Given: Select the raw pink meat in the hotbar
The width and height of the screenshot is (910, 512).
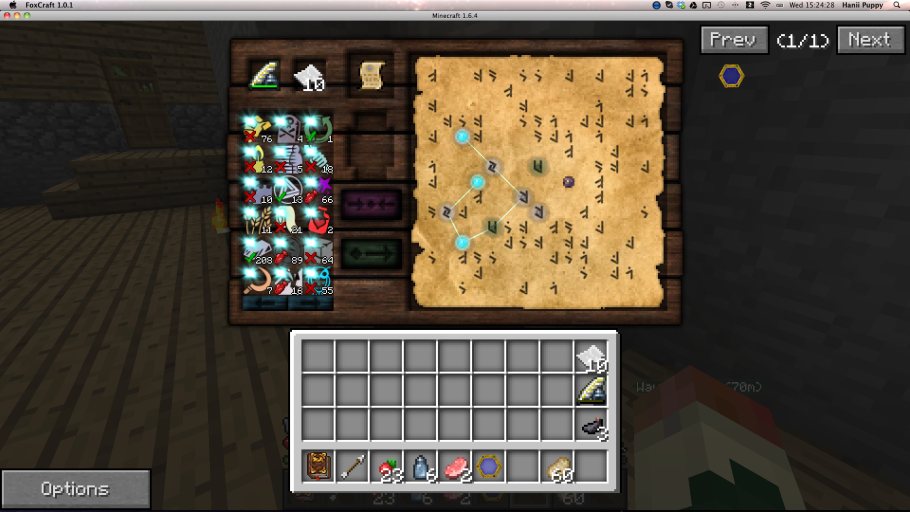Looking at the screenshot, I should (456, 466).
